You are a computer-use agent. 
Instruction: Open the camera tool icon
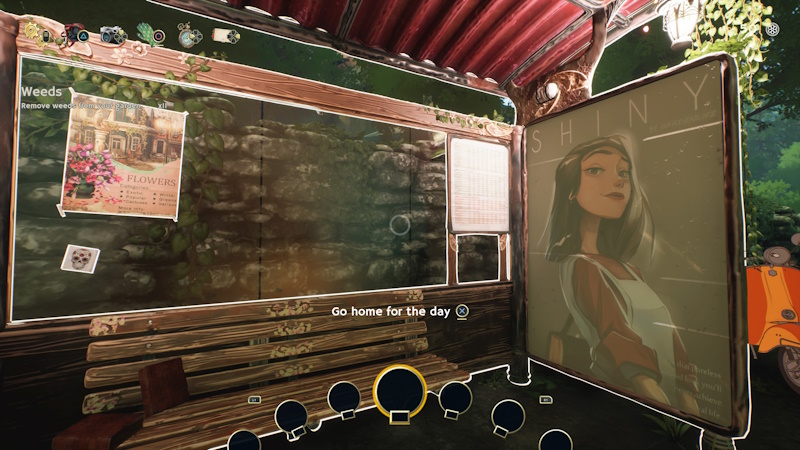click(110, 35)
